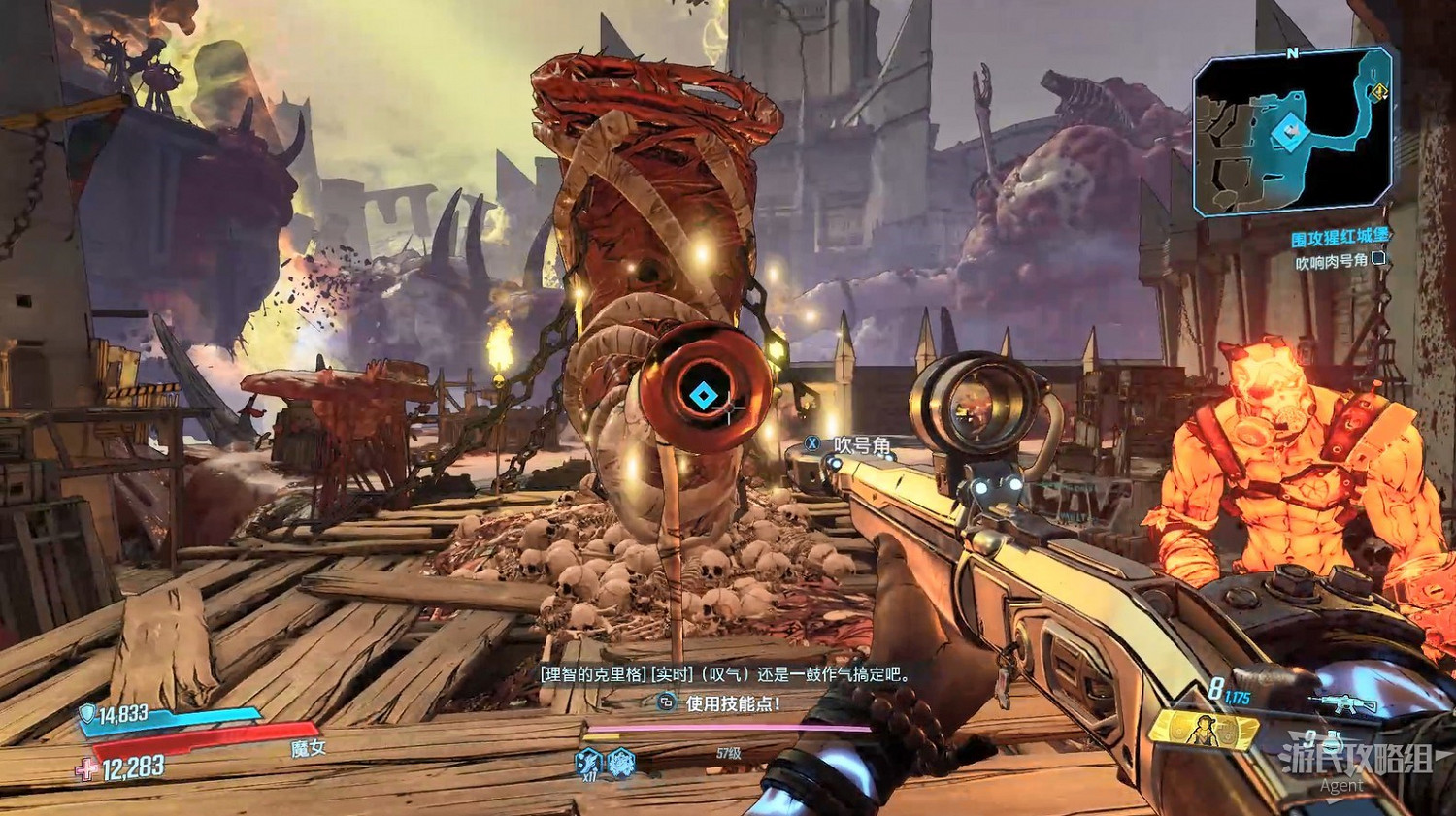Viewport: 1456px width, 816px height.
Task: Select the frost snowflake buff icon
Action: coord(621,763)
